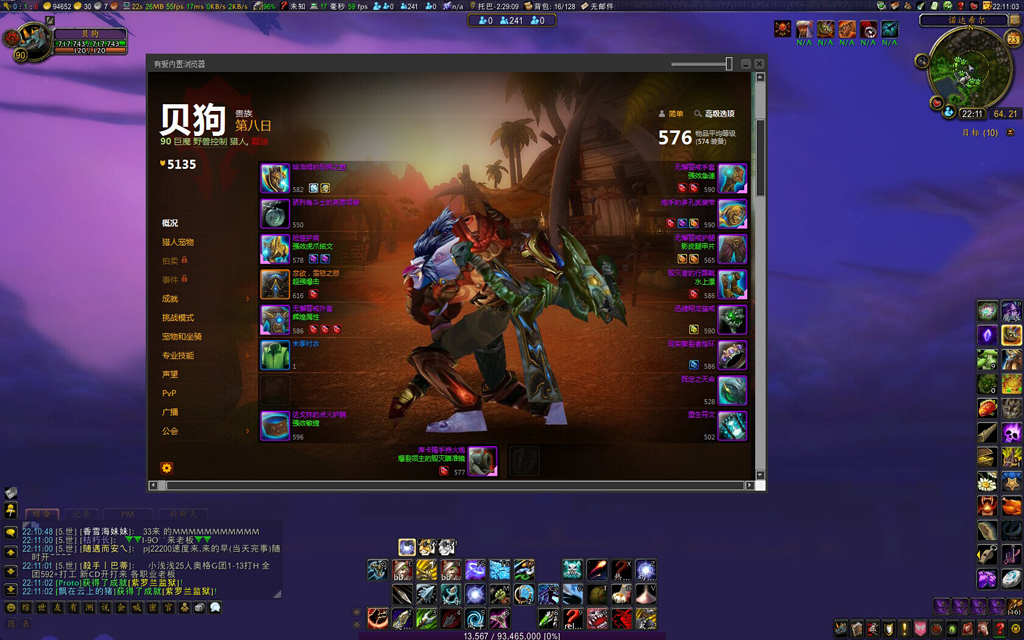Switch to the PM chat tab
This screenshot has width=1024, height=640.
[x=128, y=514]
